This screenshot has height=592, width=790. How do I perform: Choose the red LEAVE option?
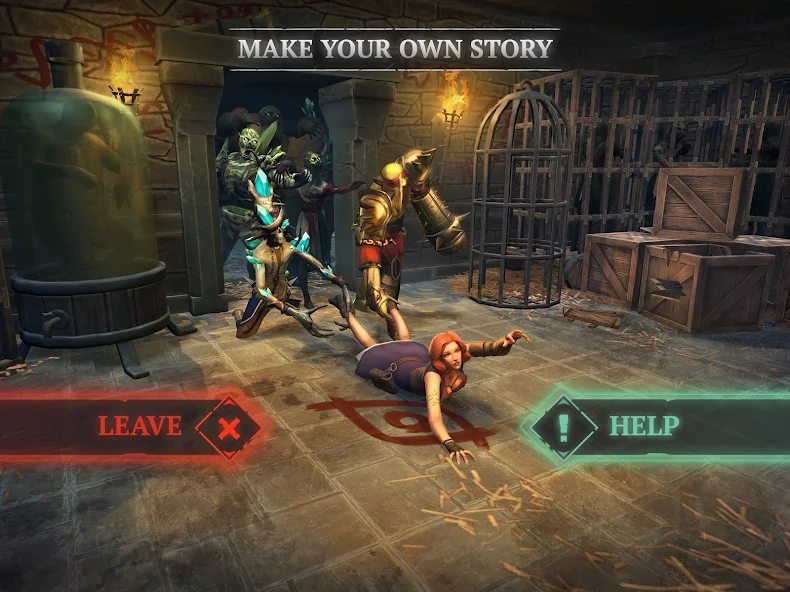tap(140, 427)
